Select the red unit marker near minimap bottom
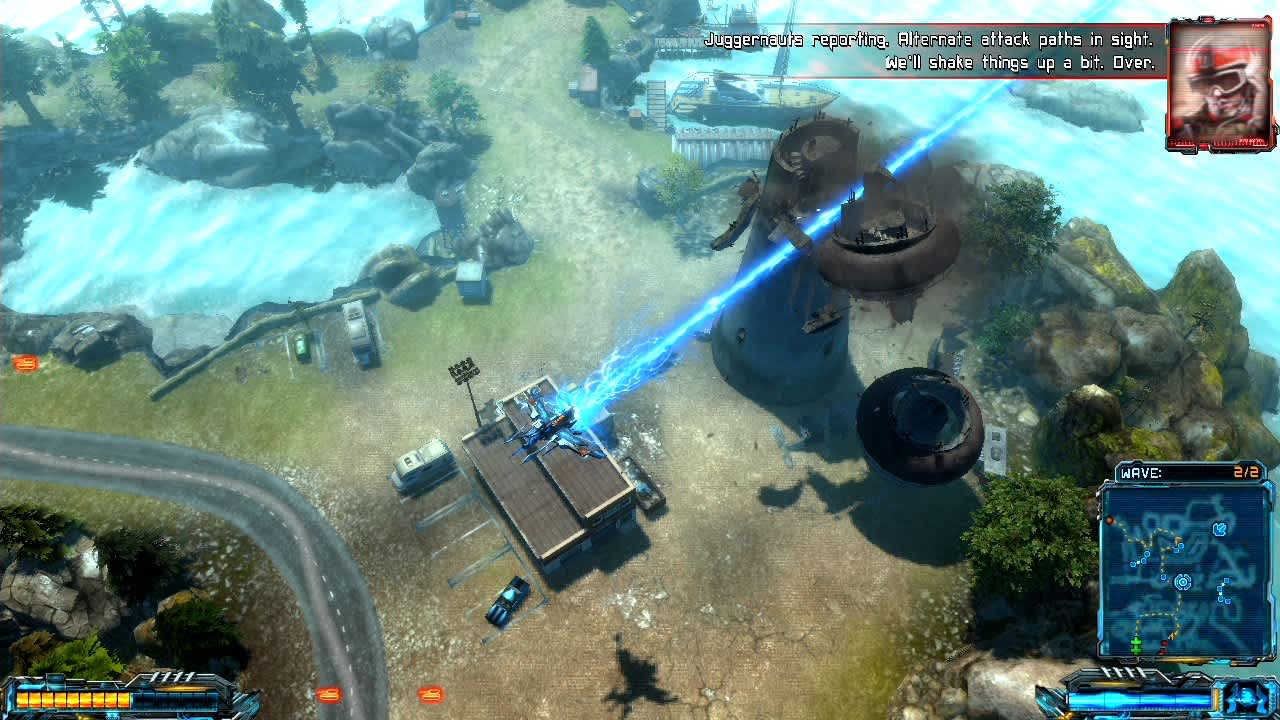The image size is (1280, 720). 1164,646
